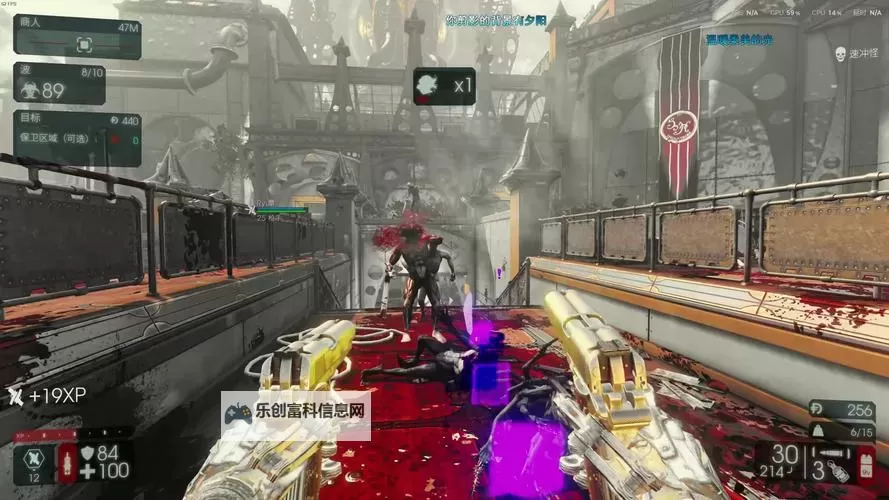Click the red flashlight battery icon
Screen dimensions: 889x500
(865, 466)
